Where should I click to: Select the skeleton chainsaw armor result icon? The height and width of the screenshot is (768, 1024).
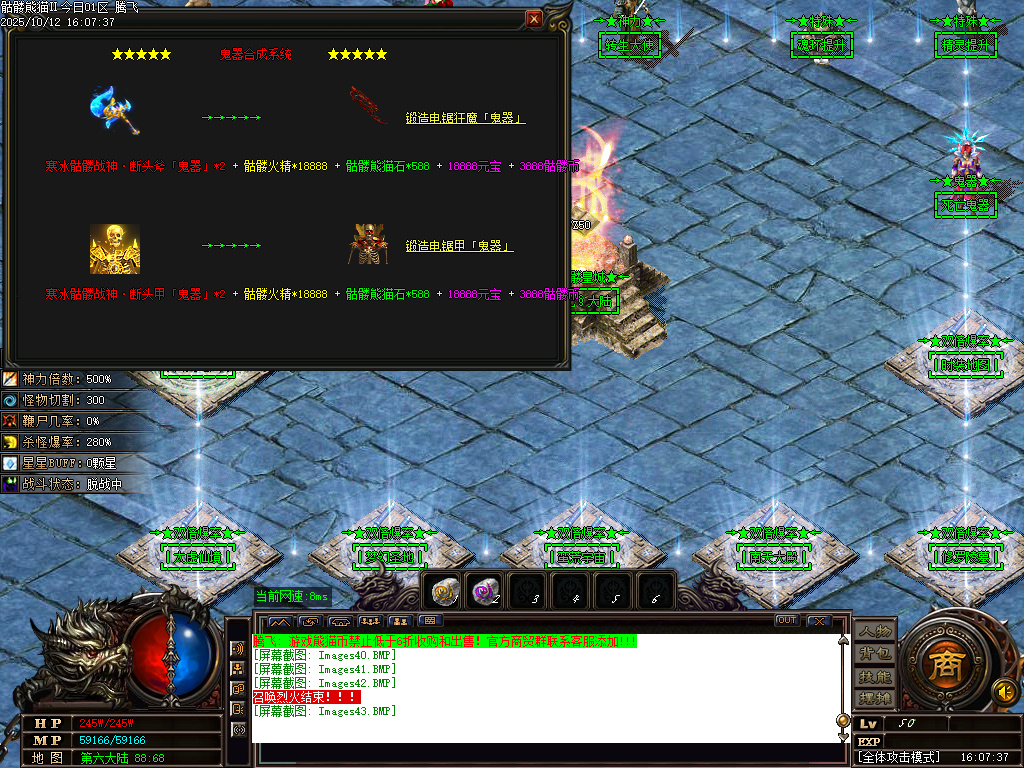367,245
